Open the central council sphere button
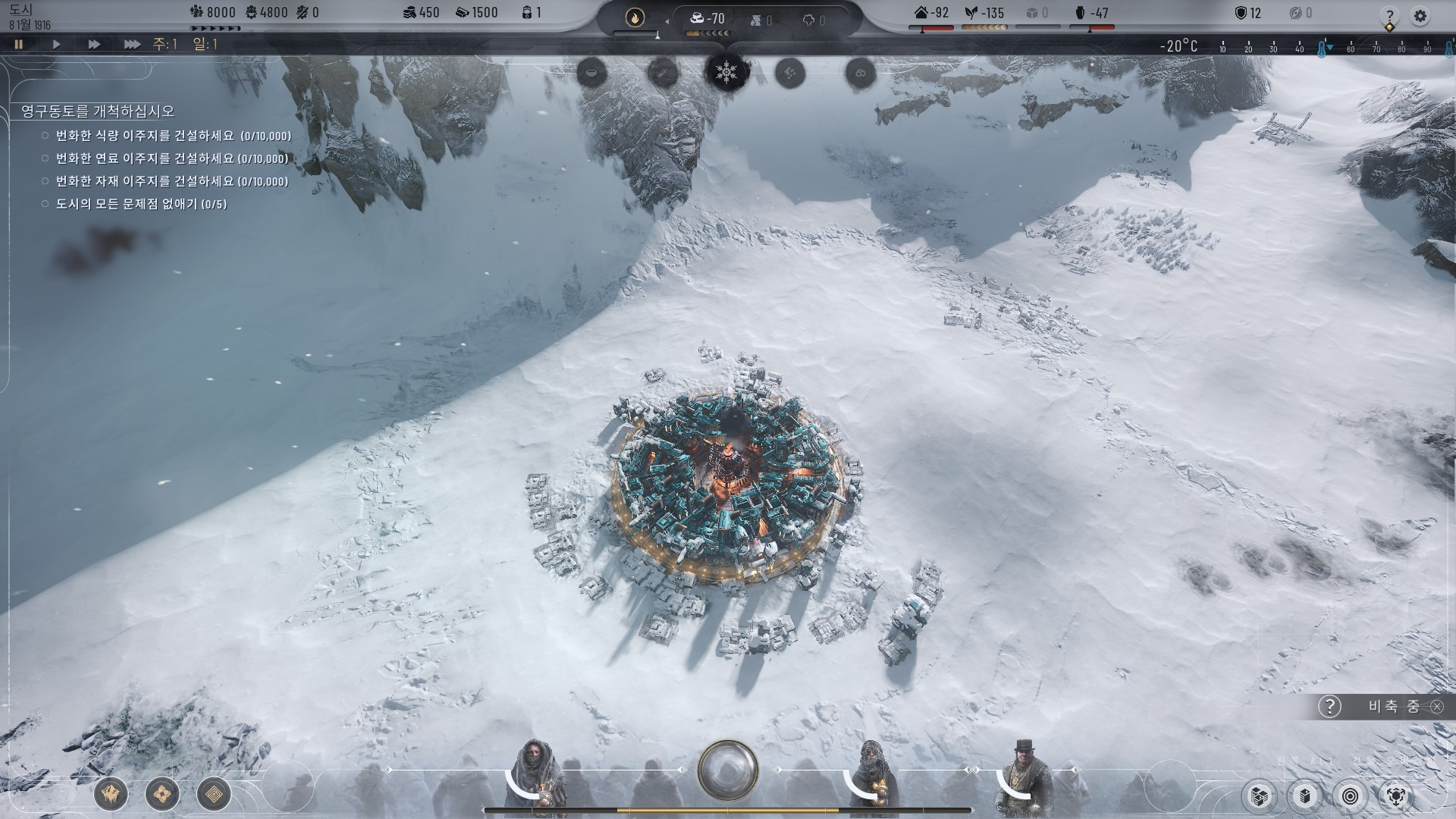 (x=727, y=770)
